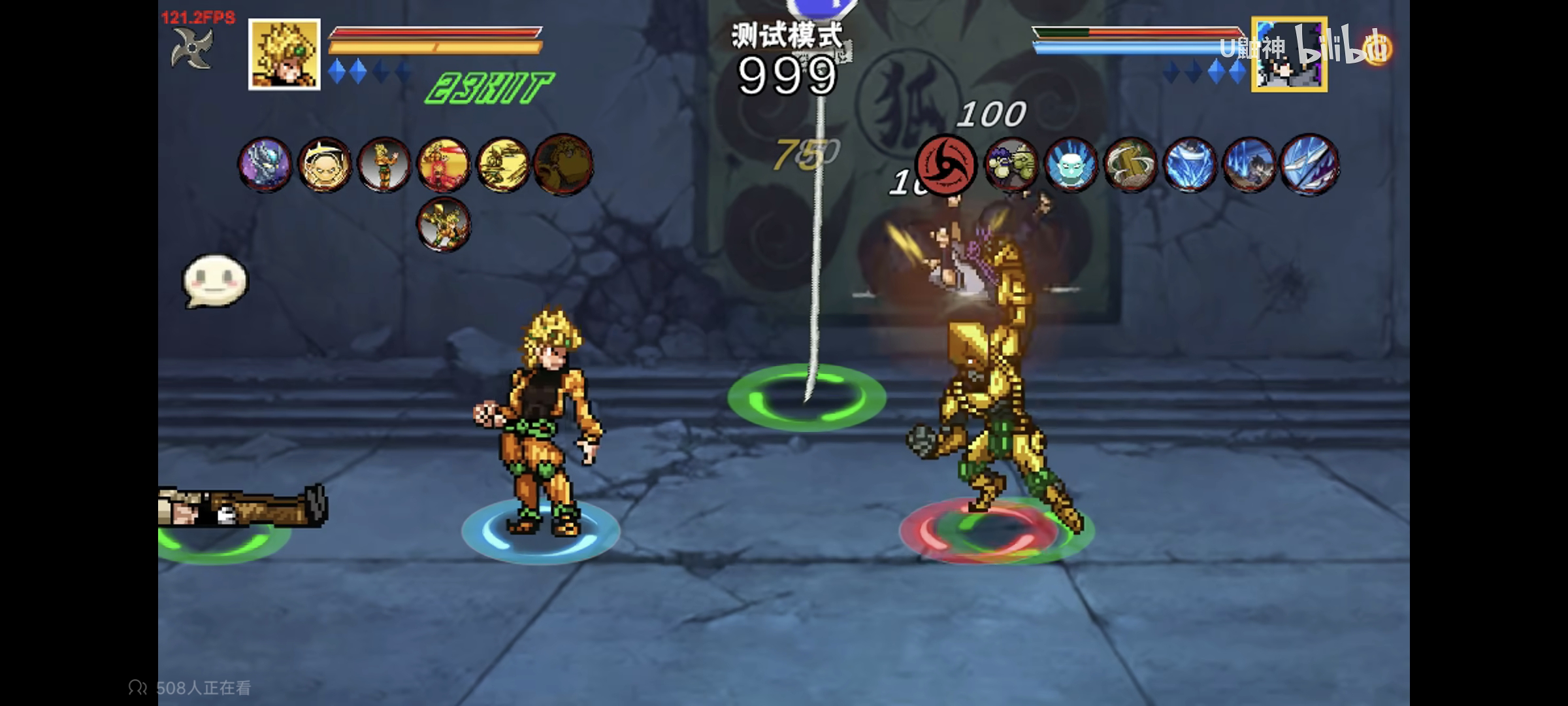This screenshot has width=1568, height=706.
Task: Activate the golden stand punching skill
Action: tap(444, 224)
